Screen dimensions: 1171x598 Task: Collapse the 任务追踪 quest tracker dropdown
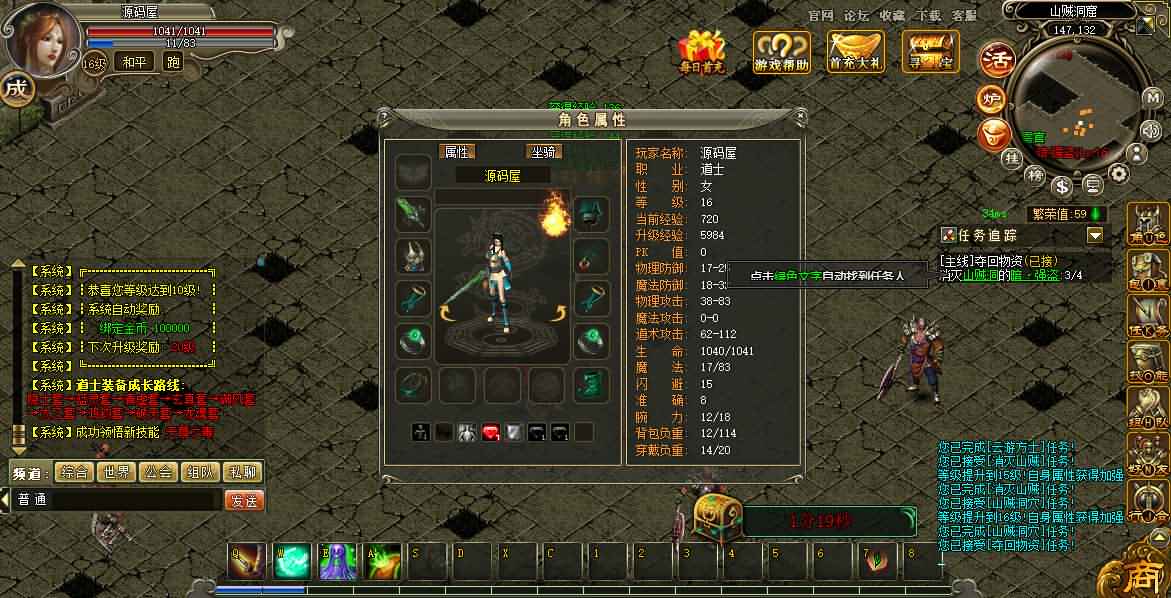(x=1095, y=235)
